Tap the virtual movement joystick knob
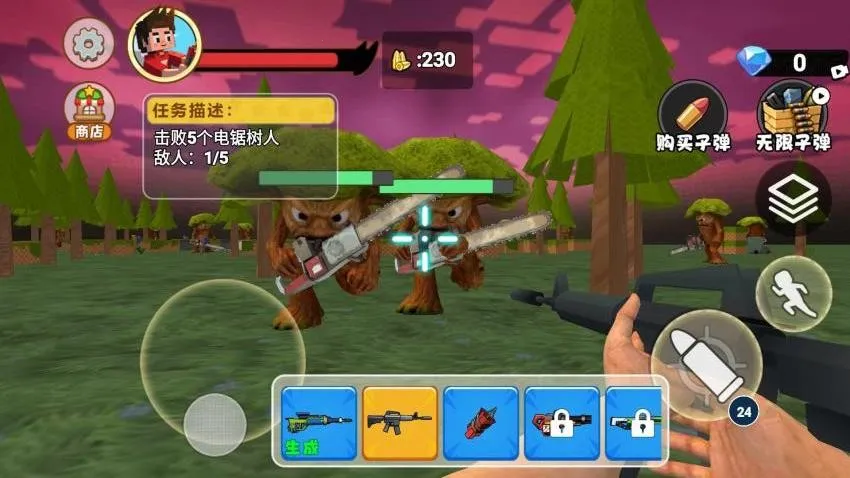Screen dimensions: 850x478 click(215, 424)
